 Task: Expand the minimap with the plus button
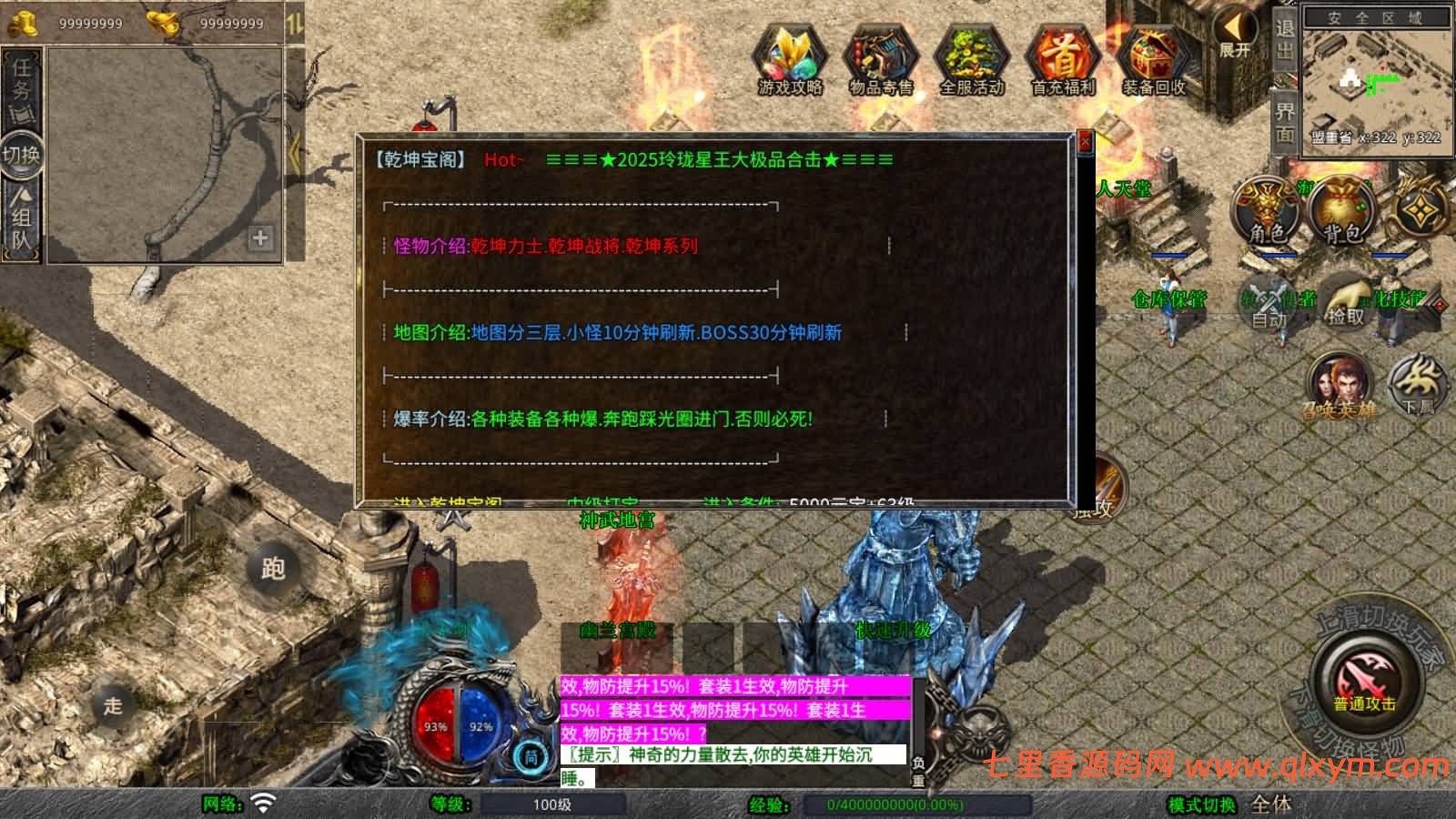click(x=262, y=239)
